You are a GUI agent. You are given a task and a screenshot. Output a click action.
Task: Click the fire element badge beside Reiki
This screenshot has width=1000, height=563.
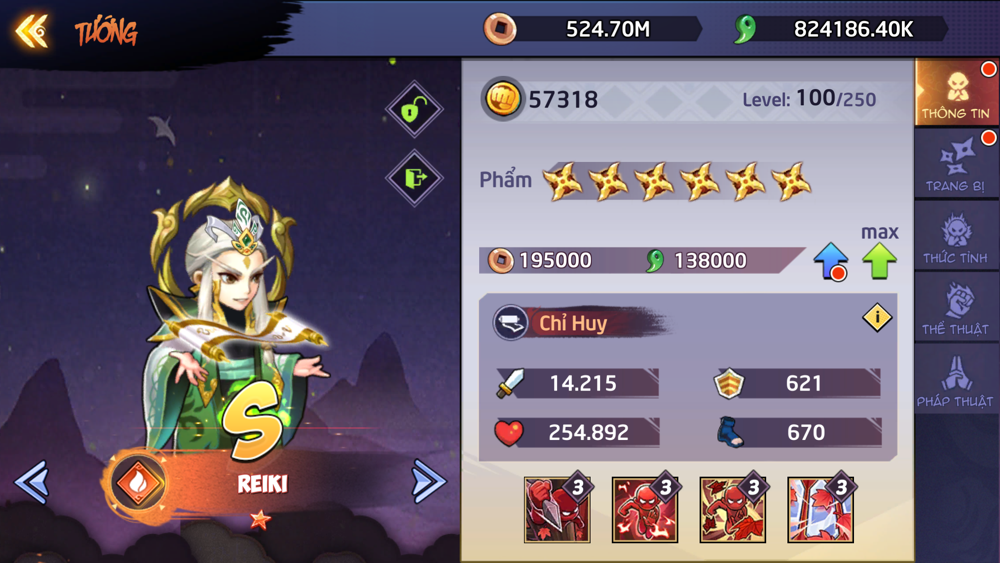(x=137, y=484)
